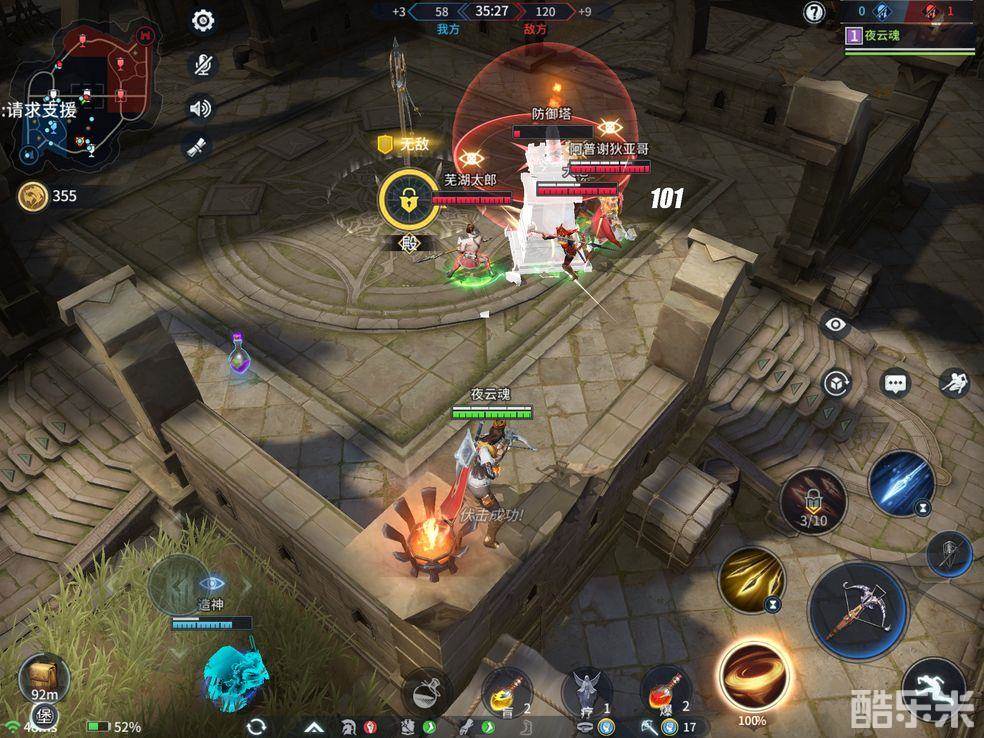This screenshot has width=984, height=738.
Task: Open the chat speech bubble
Action: coord(895,382)
